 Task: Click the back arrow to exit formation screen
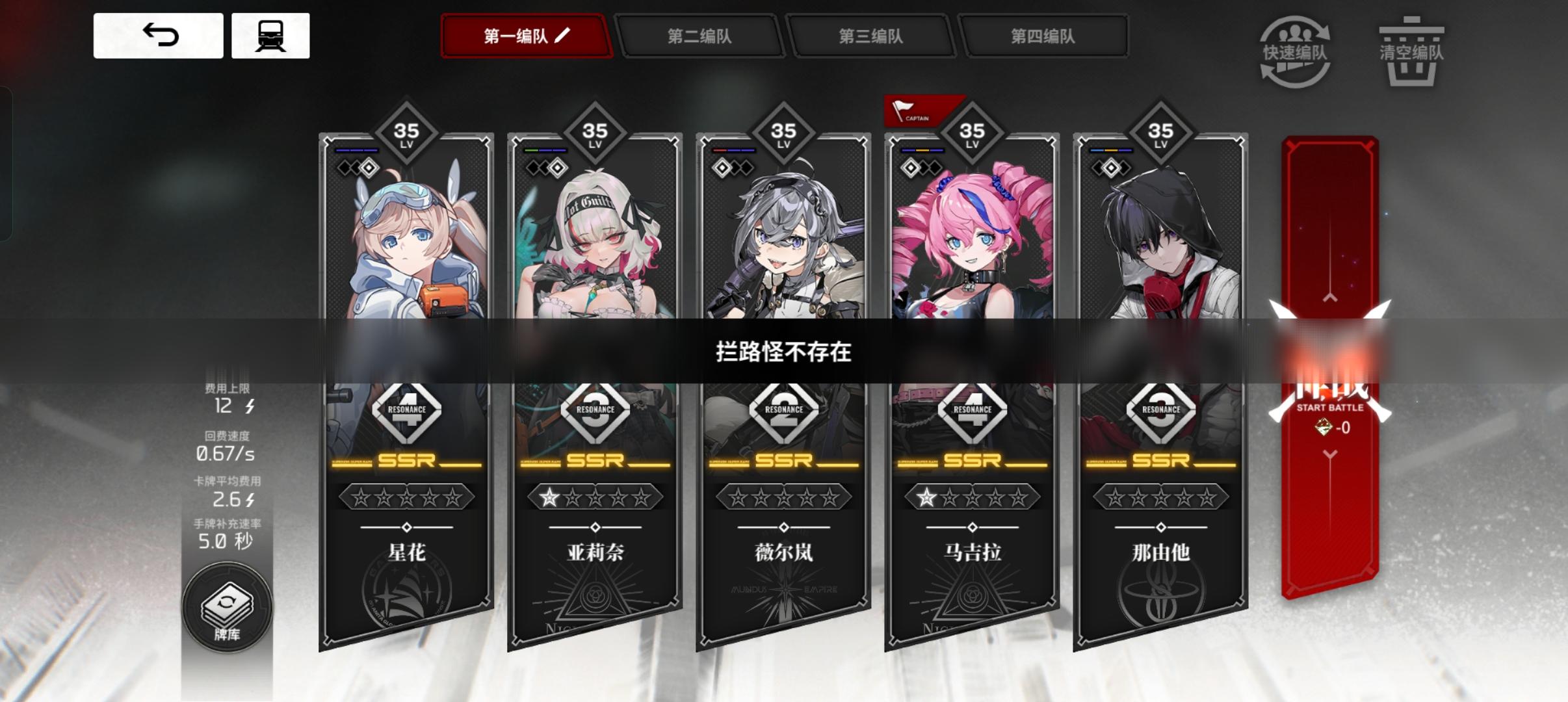click(158, 36)
